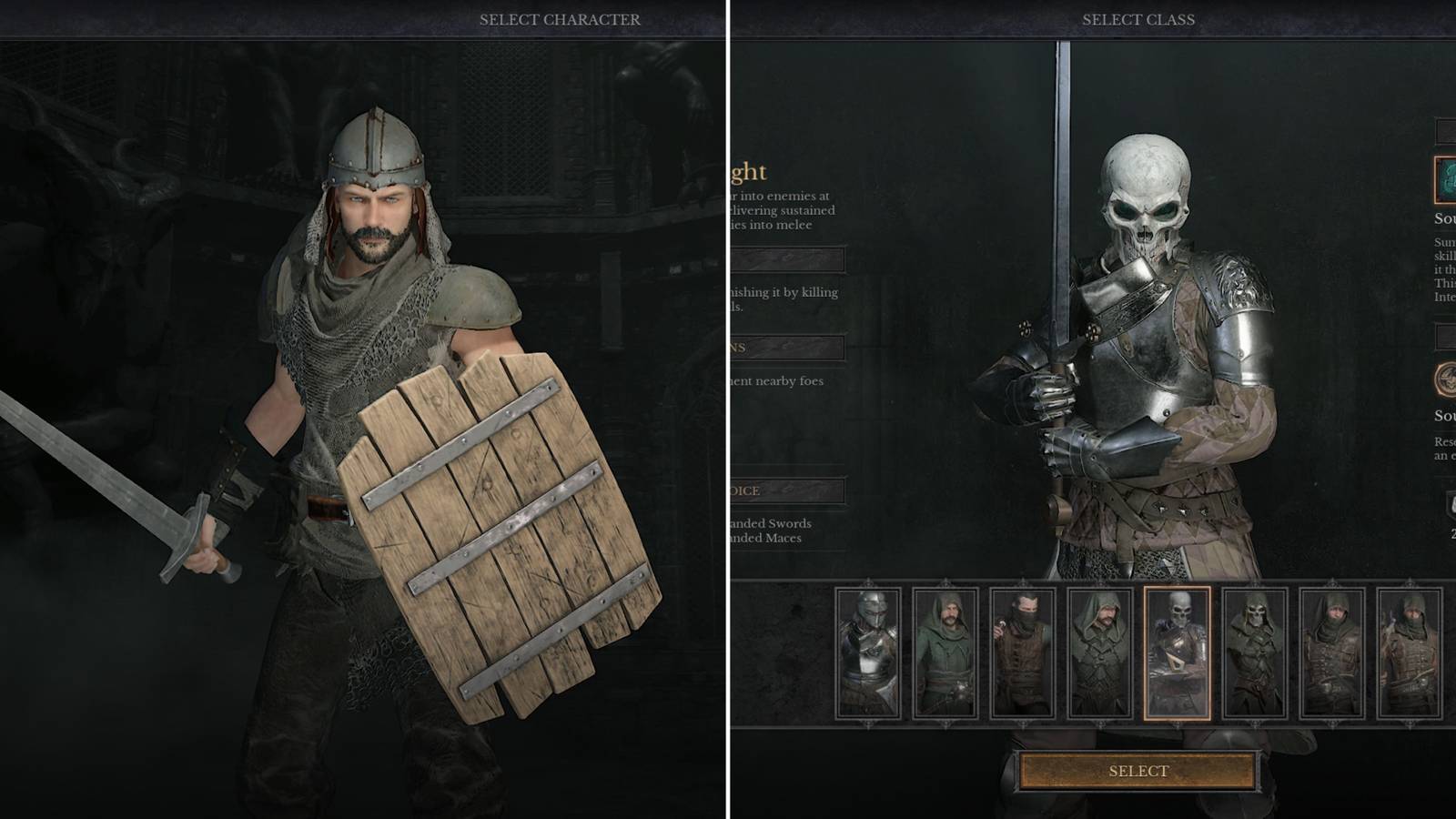Click the highlighted skull knight portrait
The image size is (1456, 819).
(1178, 651)
